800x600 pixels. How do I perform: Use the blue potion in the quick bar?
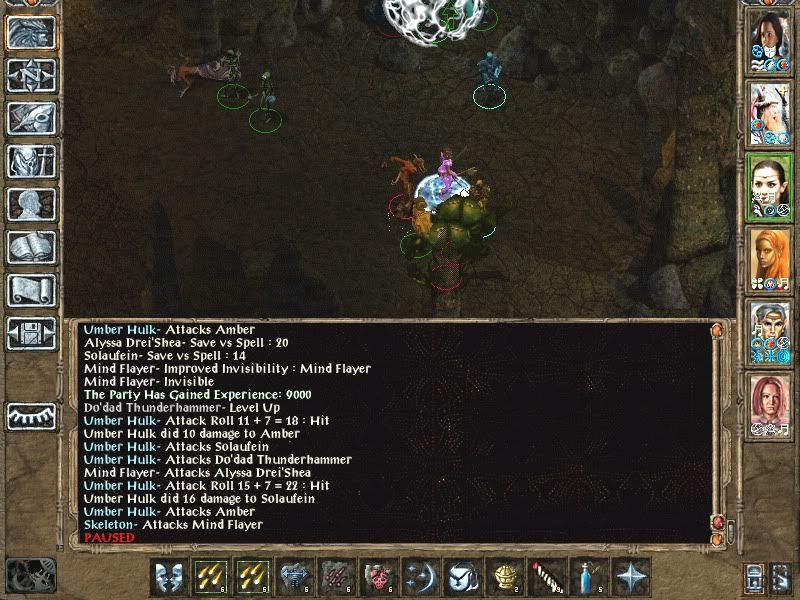pyautogui.click(x=588, y=578)
